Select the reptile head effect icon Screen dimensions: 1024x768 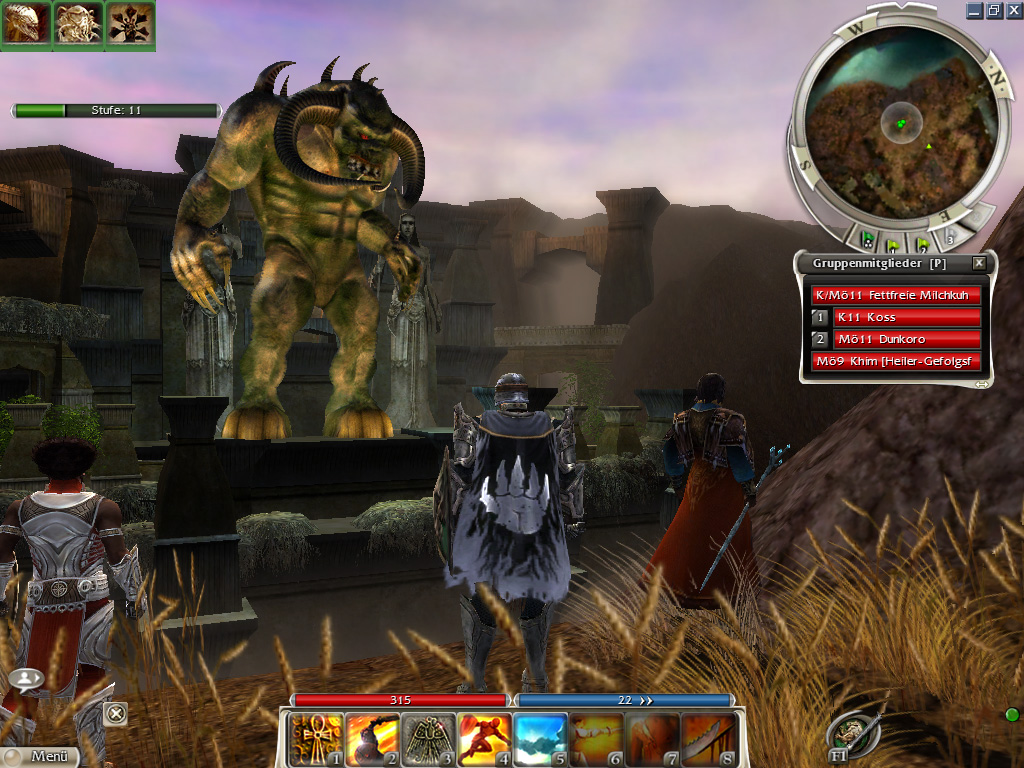click(x=26, y=24)
